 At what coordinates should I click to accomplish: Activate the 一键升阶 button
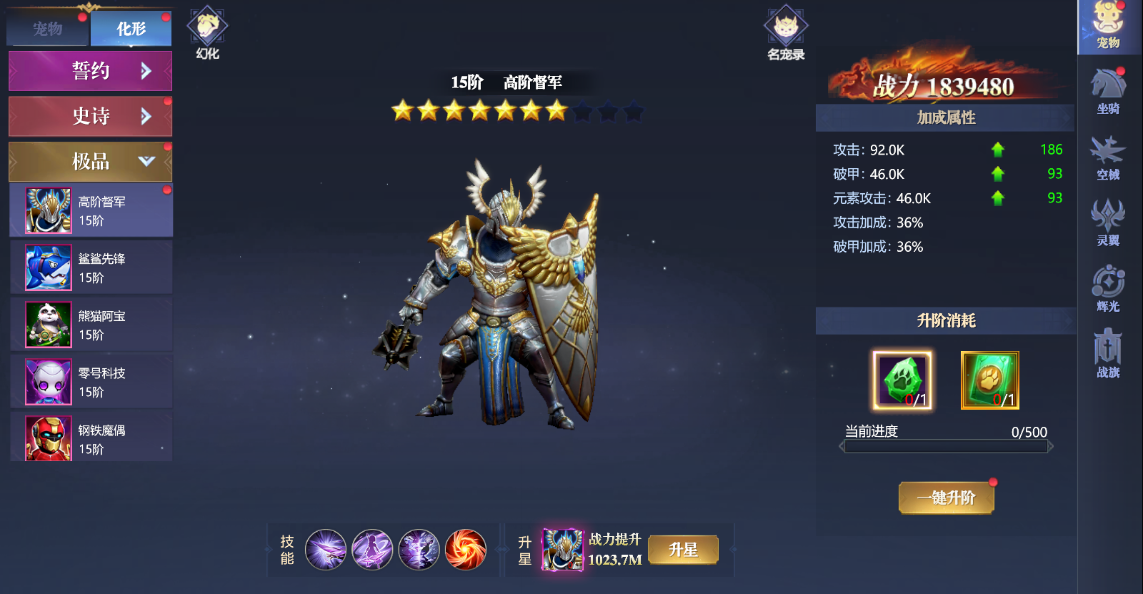946,497
